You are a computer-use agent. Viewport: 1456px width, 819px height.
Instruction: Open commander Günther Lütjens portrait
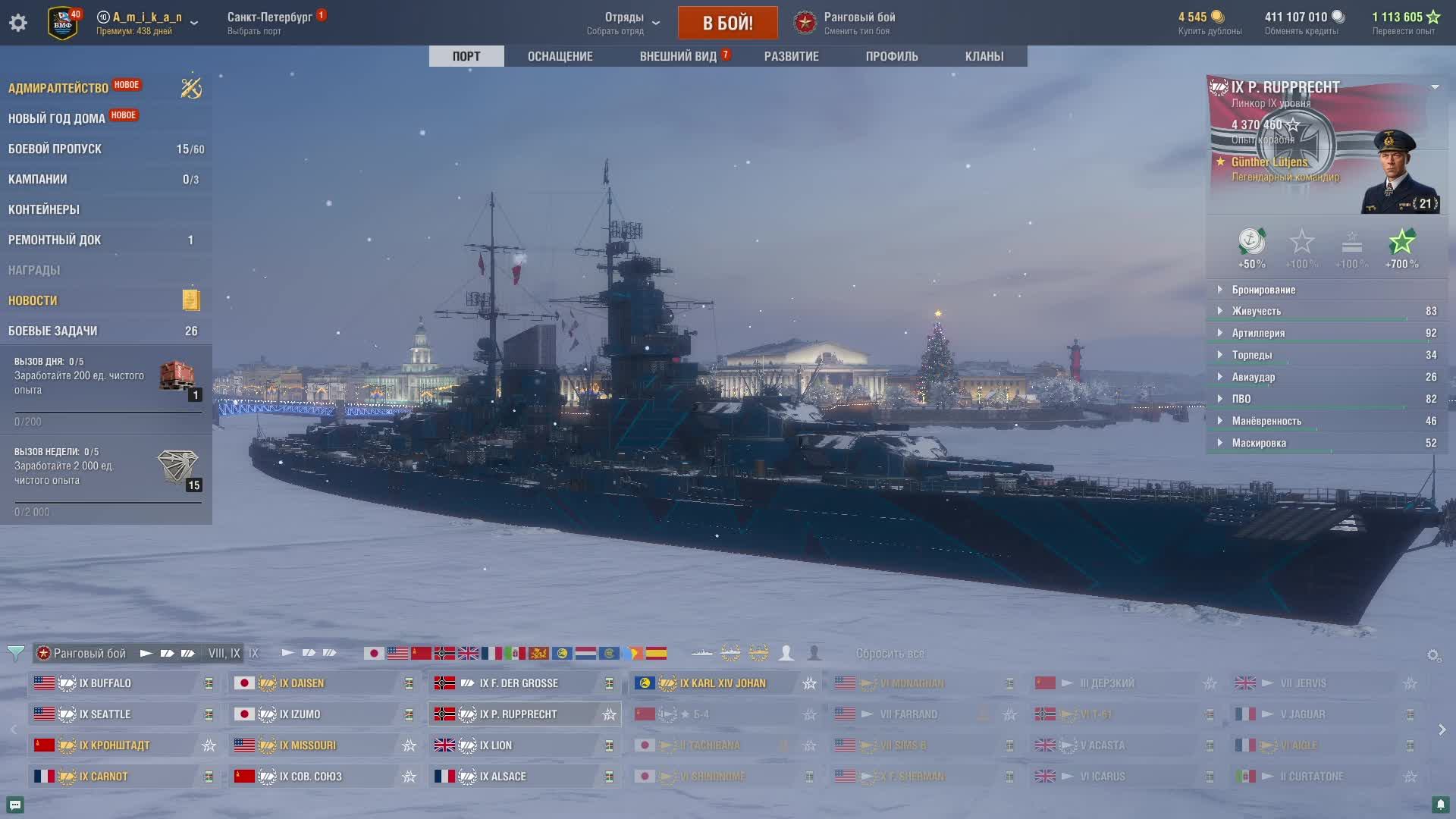[1399, 171]
